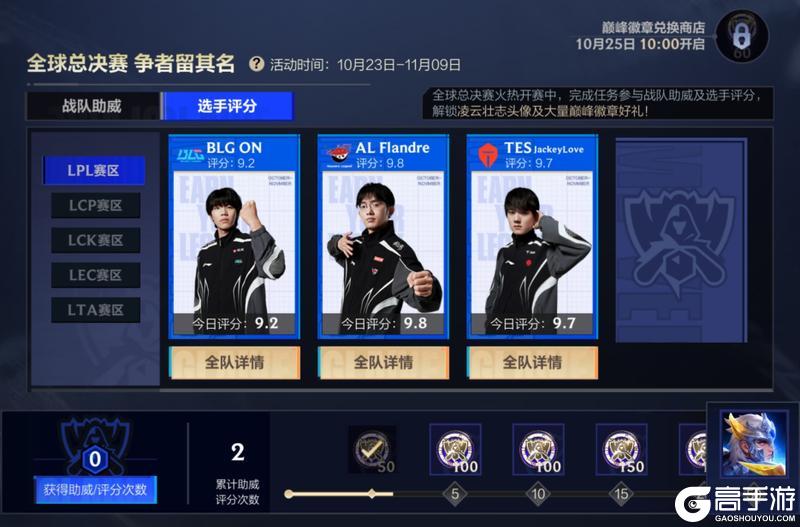Switch to LCP赛区 region
The width and height of the screenshot is (800, 527).
pyautogui.click(x=95, y=205)
